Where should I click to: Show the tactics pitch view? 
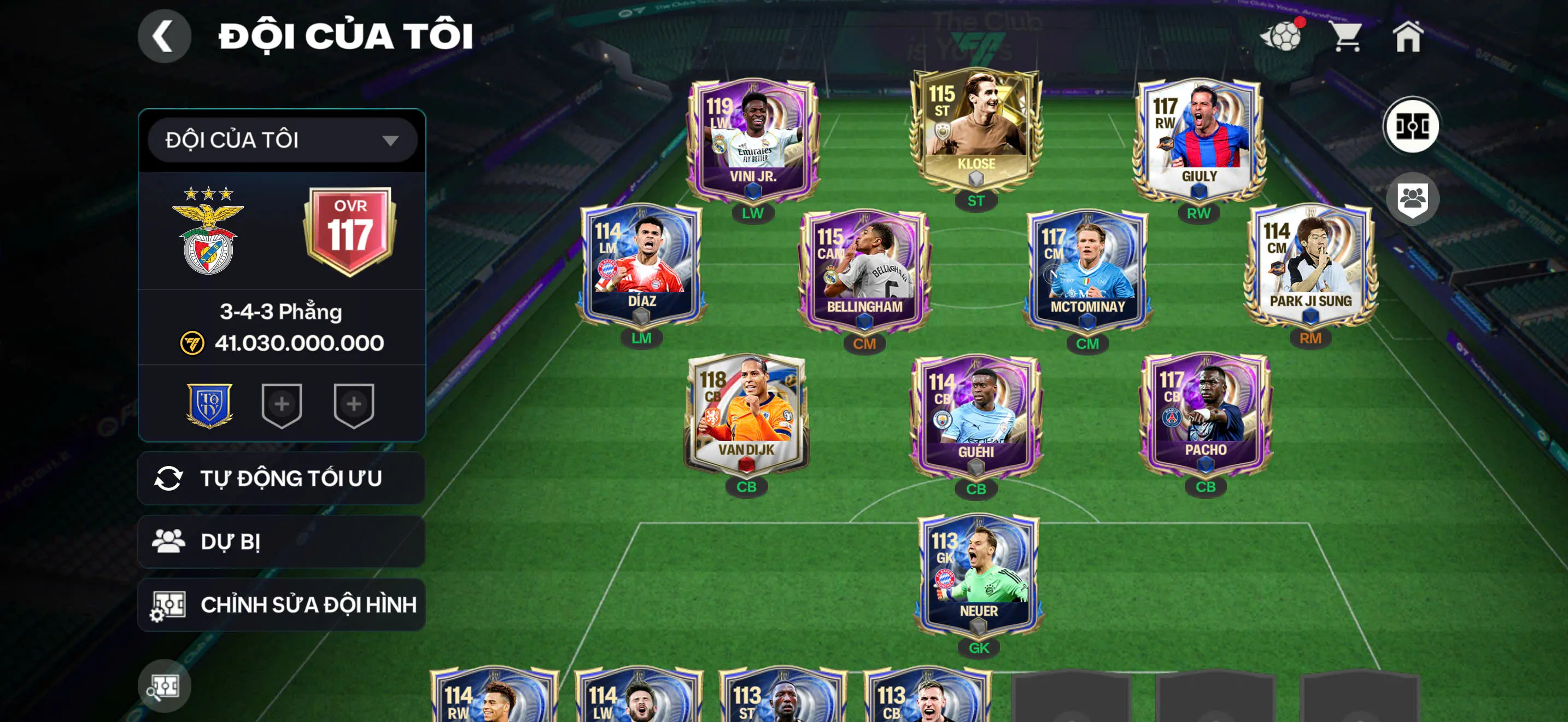point(1411,126)
